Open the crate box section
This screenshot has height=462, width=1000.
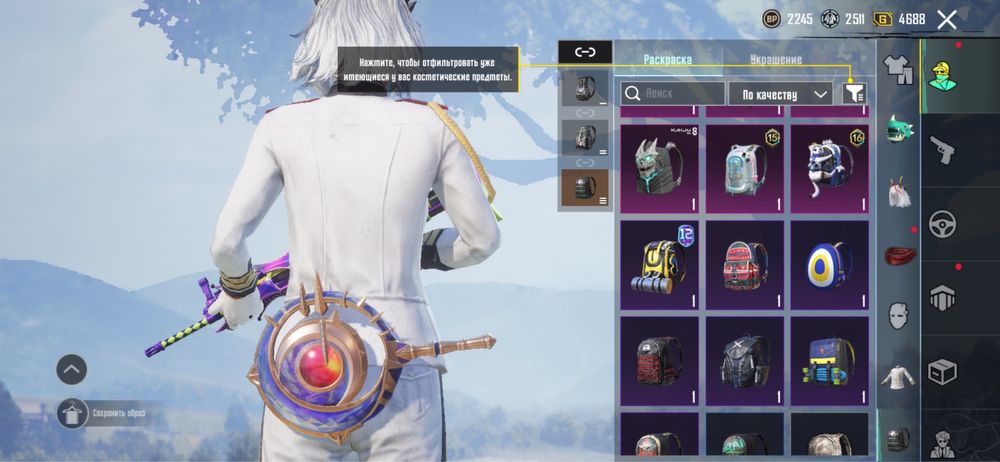tap(944, 371)
